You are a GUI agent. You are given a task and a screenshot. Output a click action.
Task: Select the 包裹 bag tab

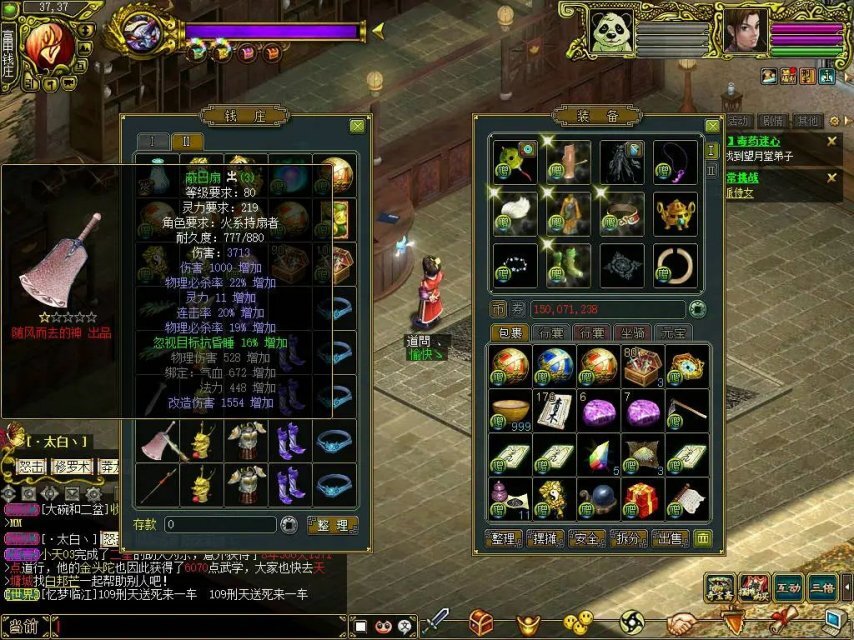tap(510, 332)
